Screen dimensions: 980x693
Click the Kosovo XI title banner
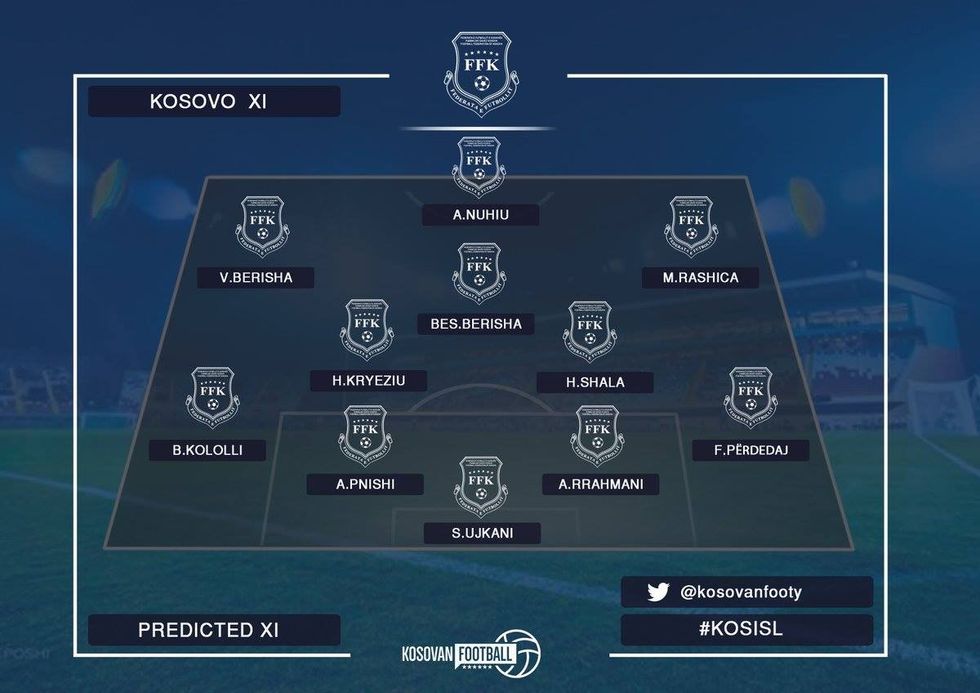pyautogui.click(x=214, y=102)
